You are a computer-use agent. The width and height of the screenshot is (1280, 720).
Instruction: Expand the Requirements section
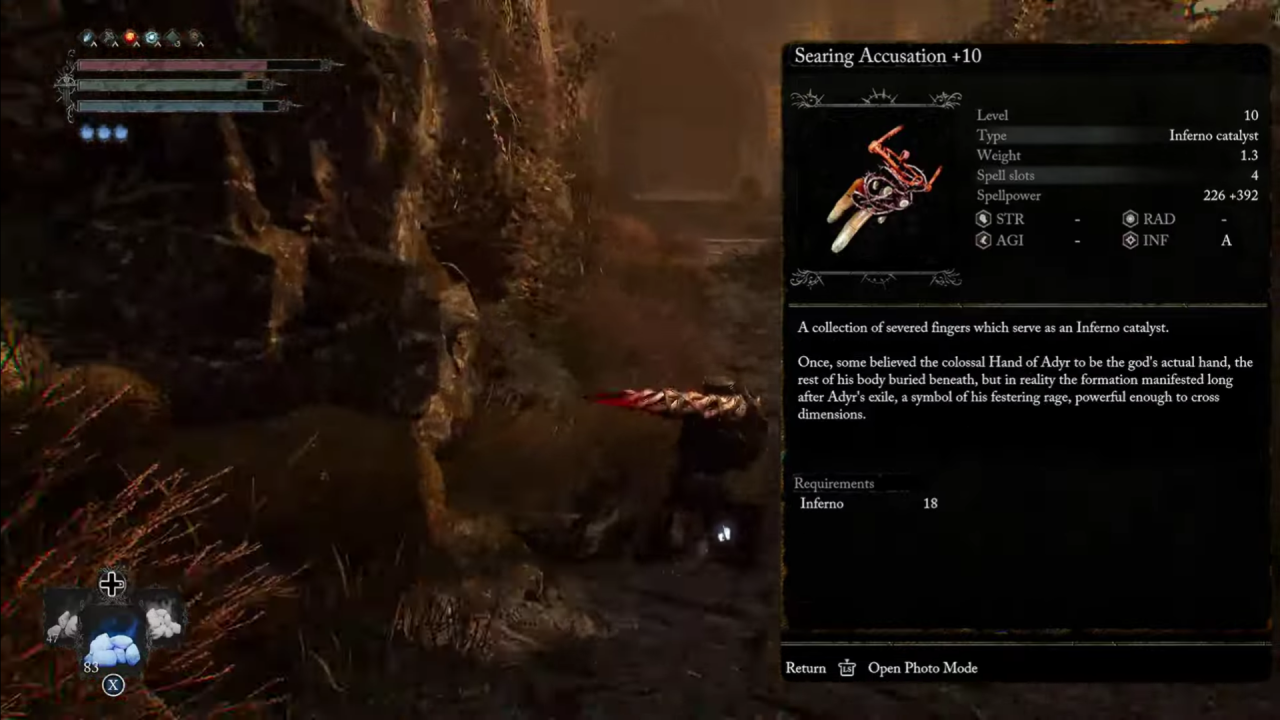[834, 483]
